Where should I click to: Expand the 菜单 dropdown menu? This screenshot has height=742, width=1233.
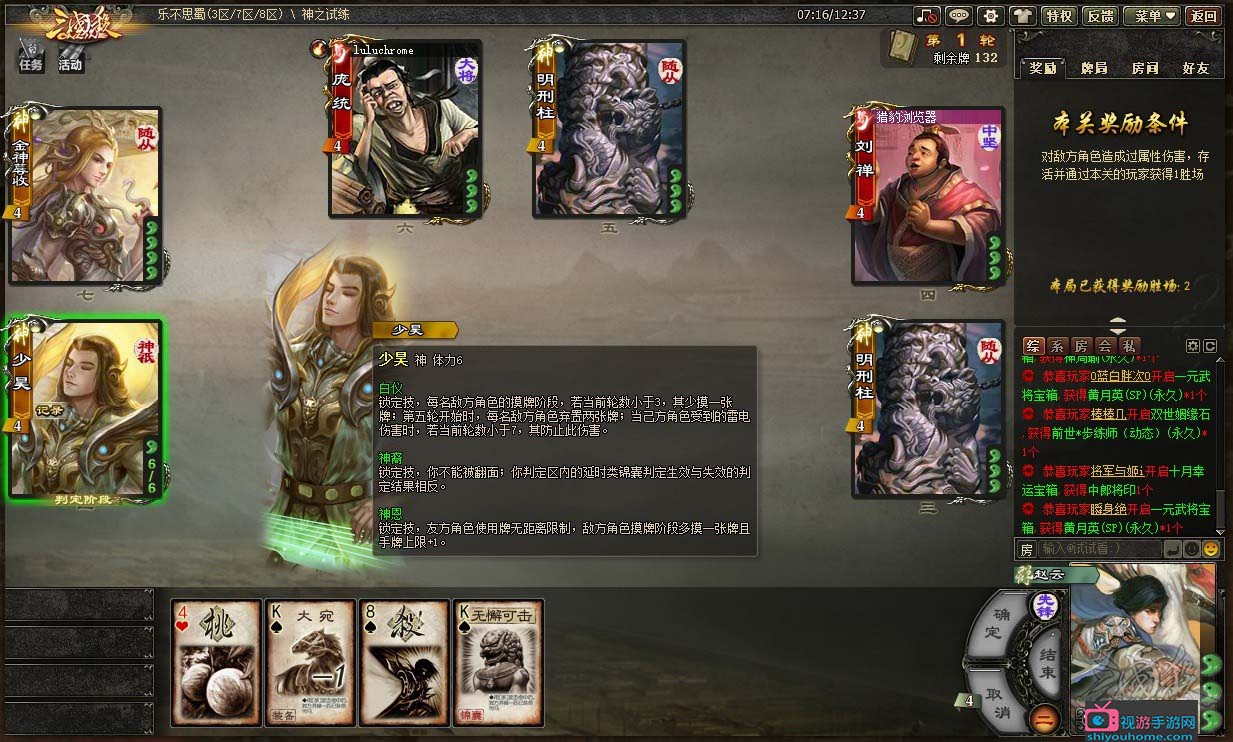pyautogui.click(x=1151, y=16)
